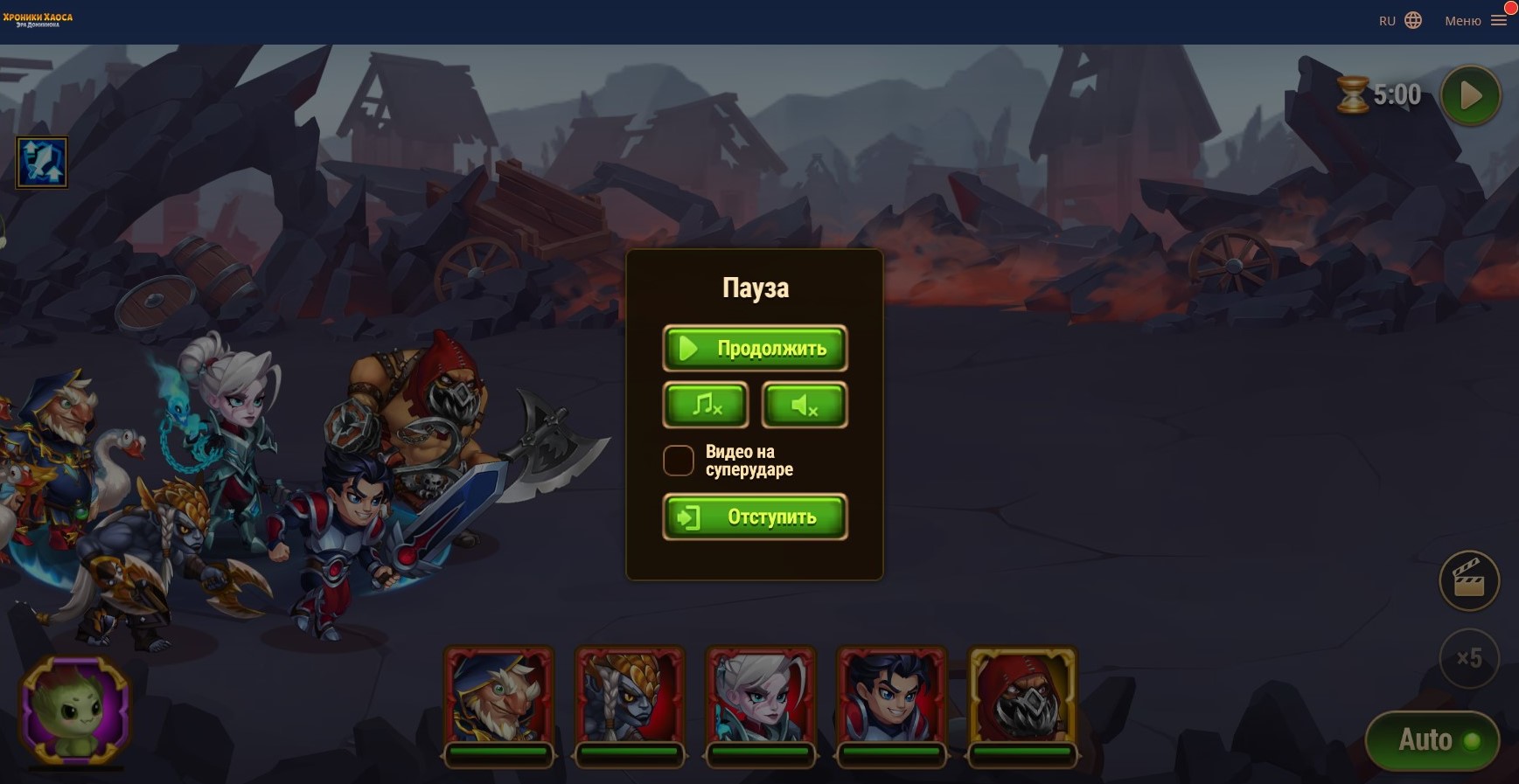
Task: Select the bearded wizard hero portrait
Action: 498,697
